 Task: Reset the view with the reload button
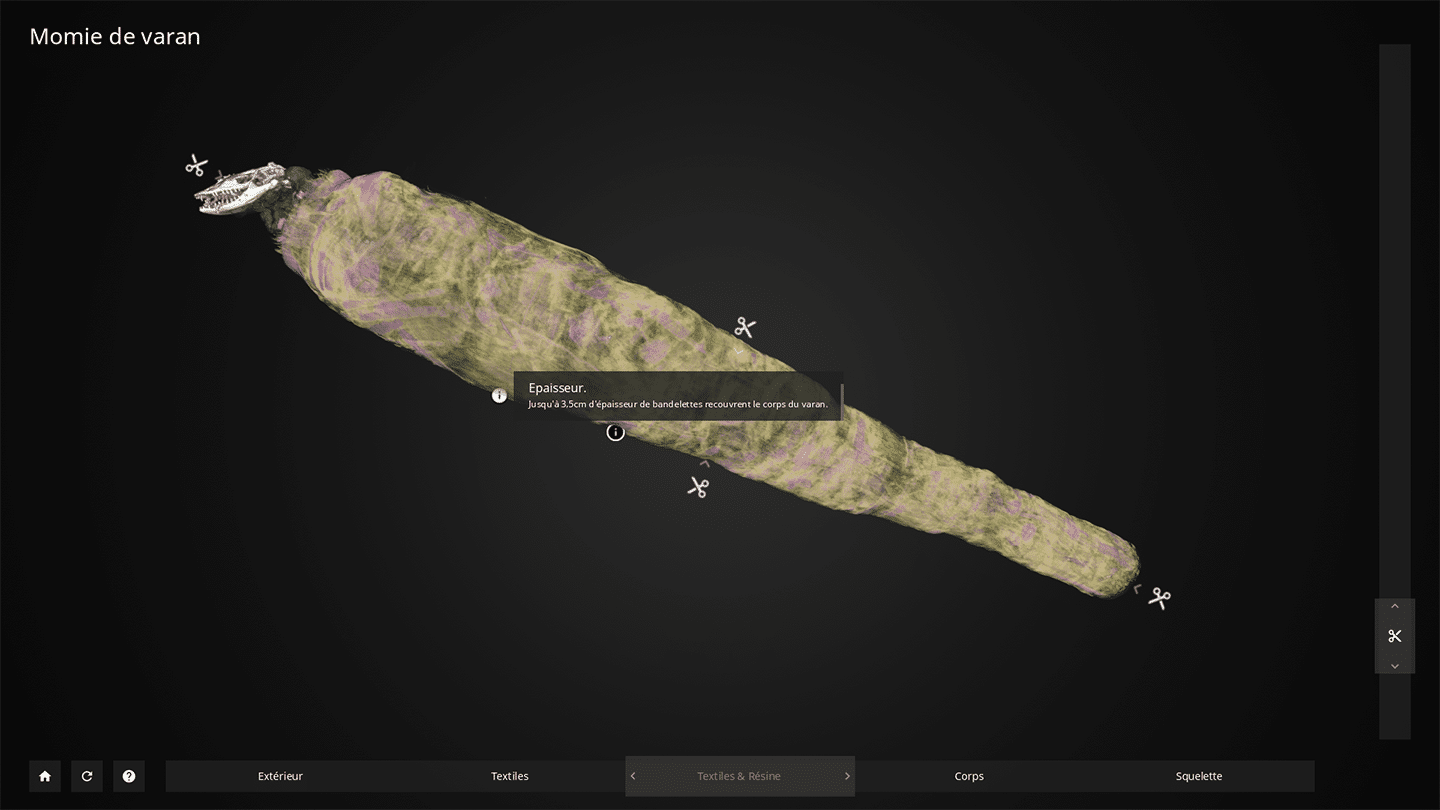[87, 776]
